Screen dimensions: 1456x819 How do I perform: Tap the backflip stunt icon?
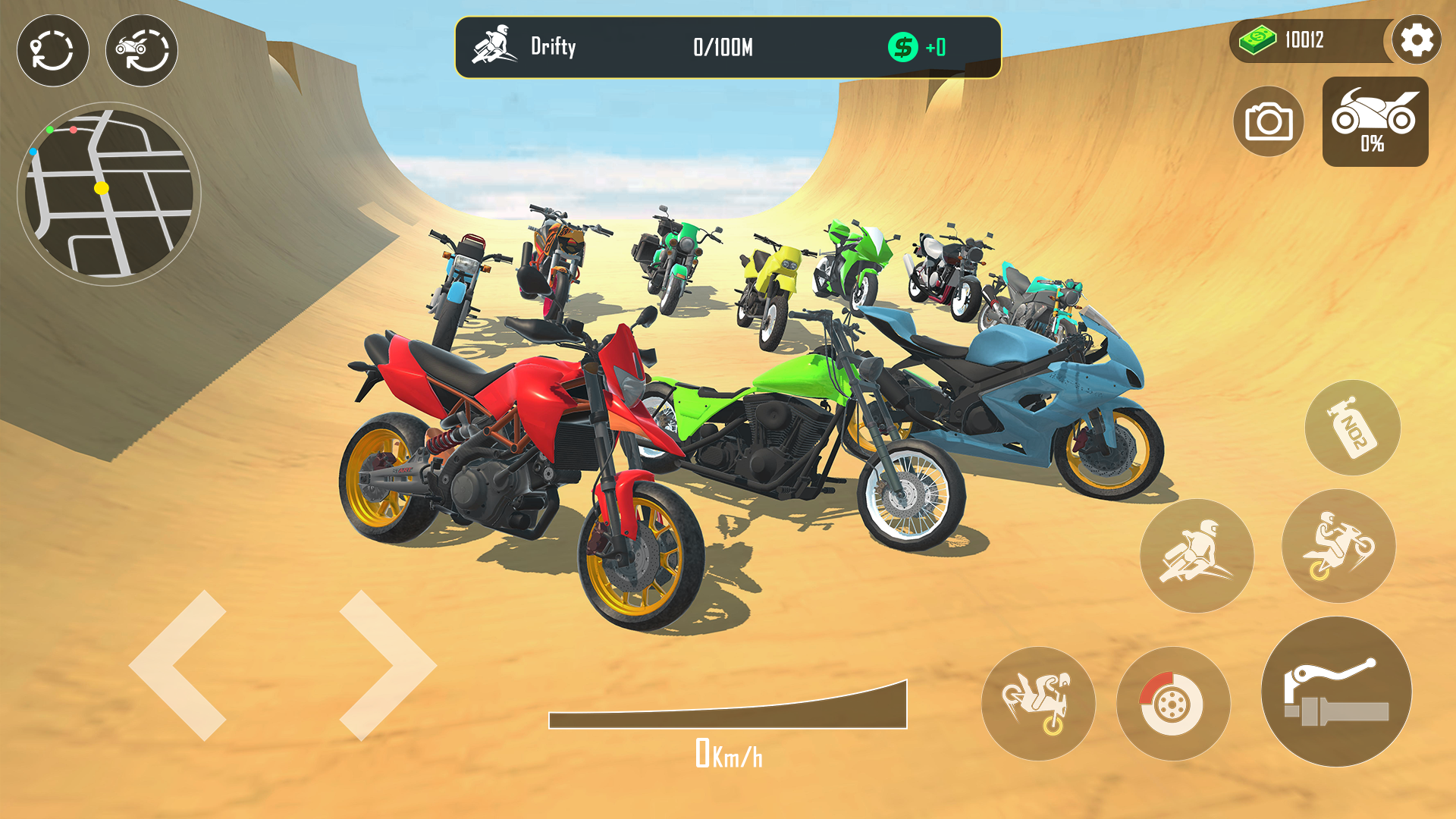pos(1040,704)
